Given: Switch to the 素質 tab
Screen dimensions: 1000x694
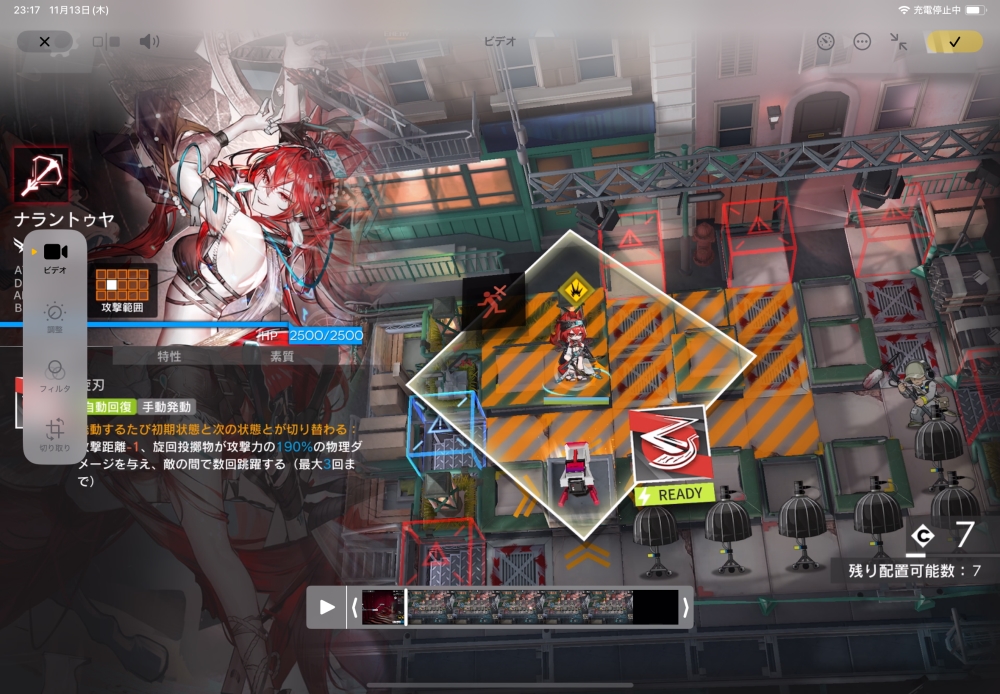Looking at the screenshot, I should point(282,356).
